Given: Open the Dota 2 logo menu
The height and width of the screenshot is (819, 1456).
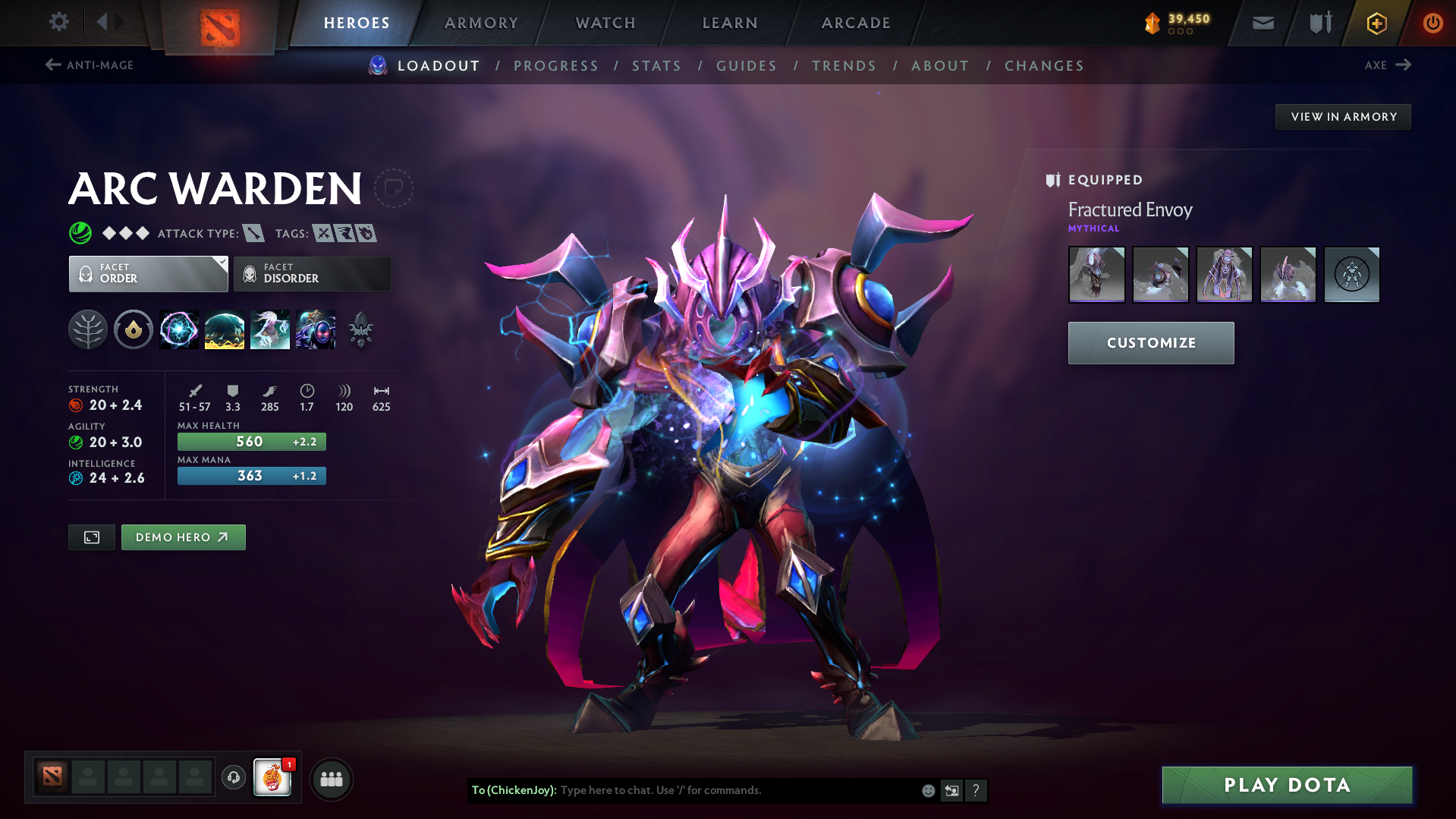Looking at the screenshot, I should coord(219,23).
